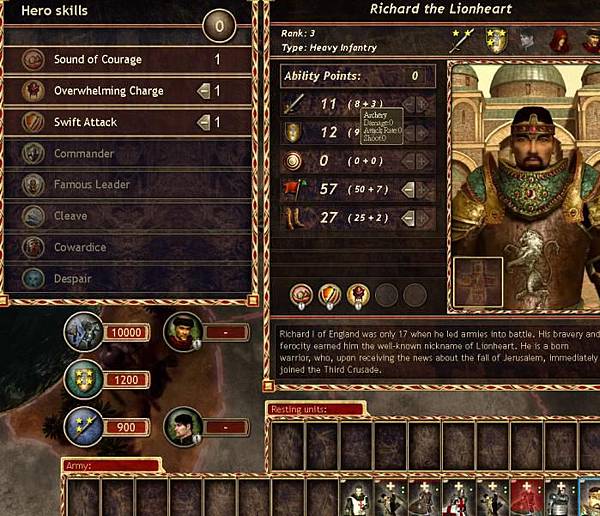
Task: Choose the starred shield upgrade costing 1200
Action: [83, 379]
